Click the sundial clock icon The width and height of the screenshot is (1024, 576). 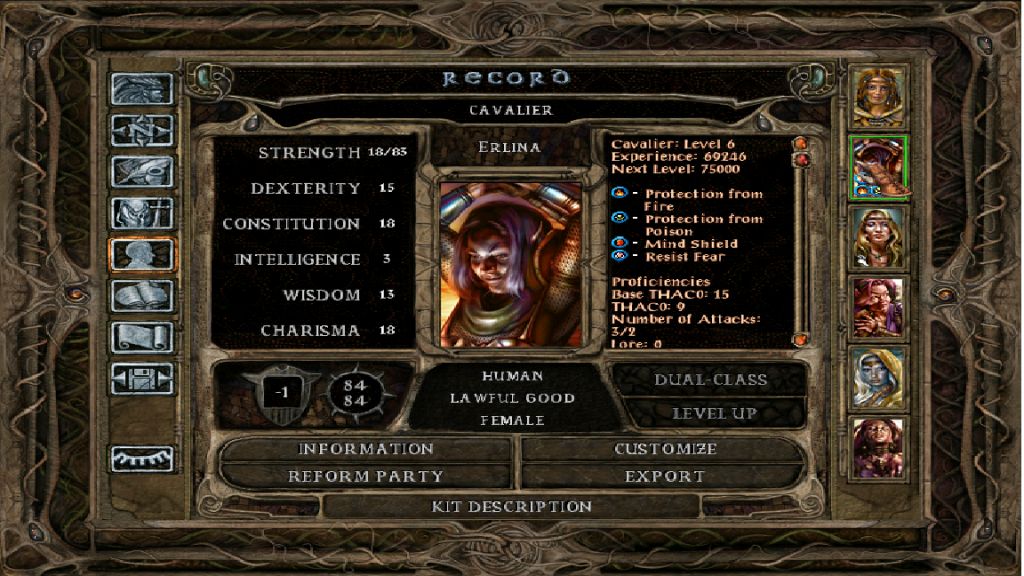pyautogui.click(x=142, y=458)
